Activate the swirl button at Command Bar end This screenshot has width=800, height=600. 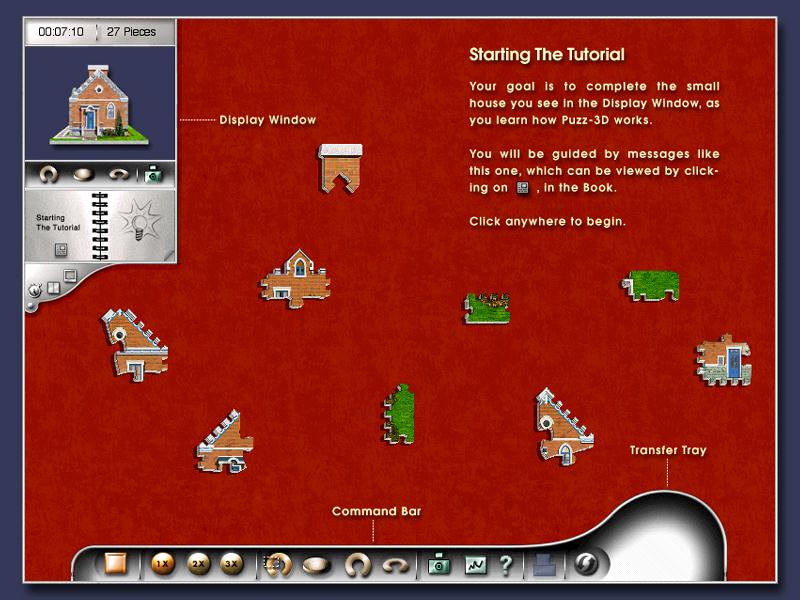coord(586,564)
